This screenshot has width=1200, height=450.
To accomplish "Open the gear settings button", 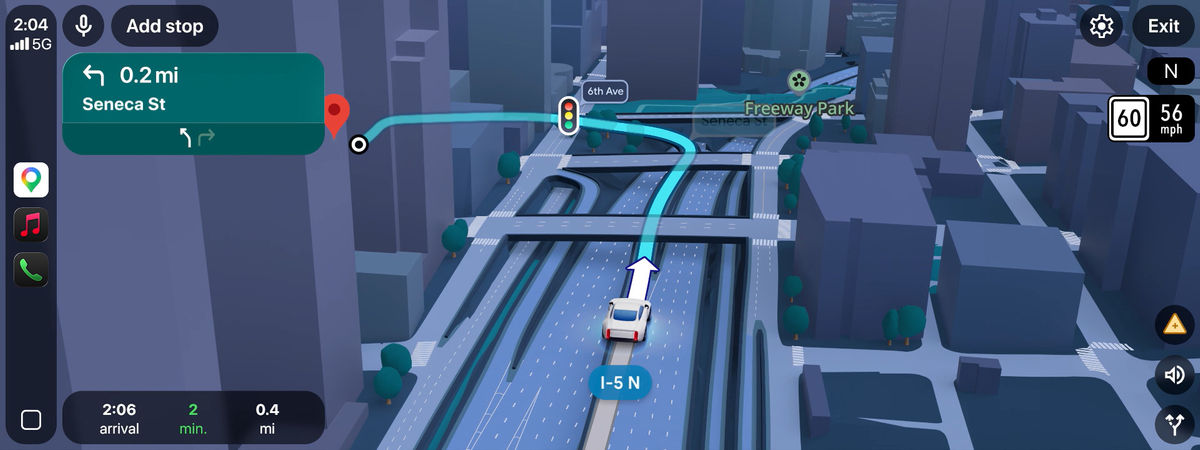I will [x=1102, y=26].
